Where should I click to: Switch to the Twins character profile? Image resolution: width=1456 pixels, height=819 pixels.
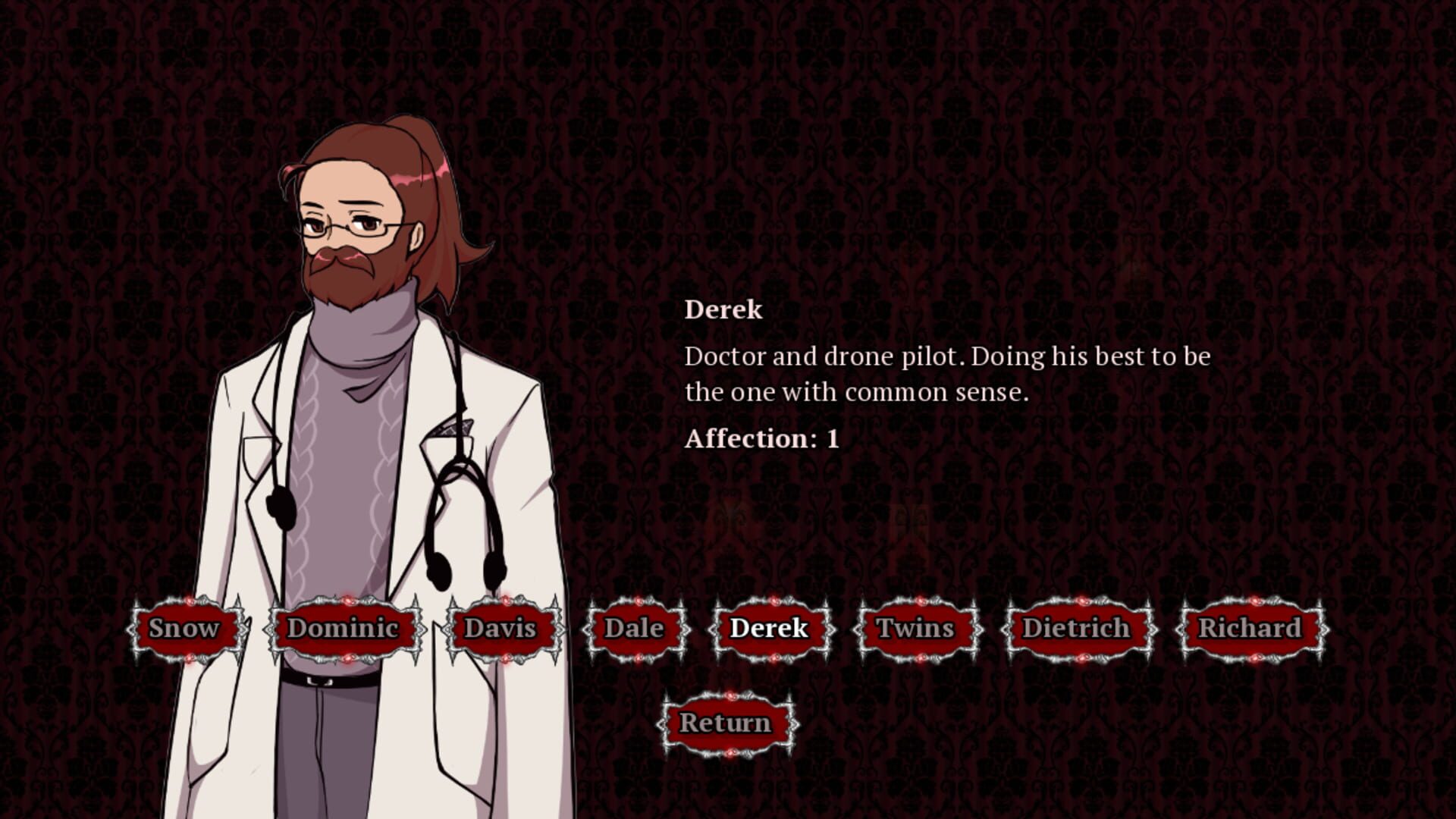click(915, 629)
